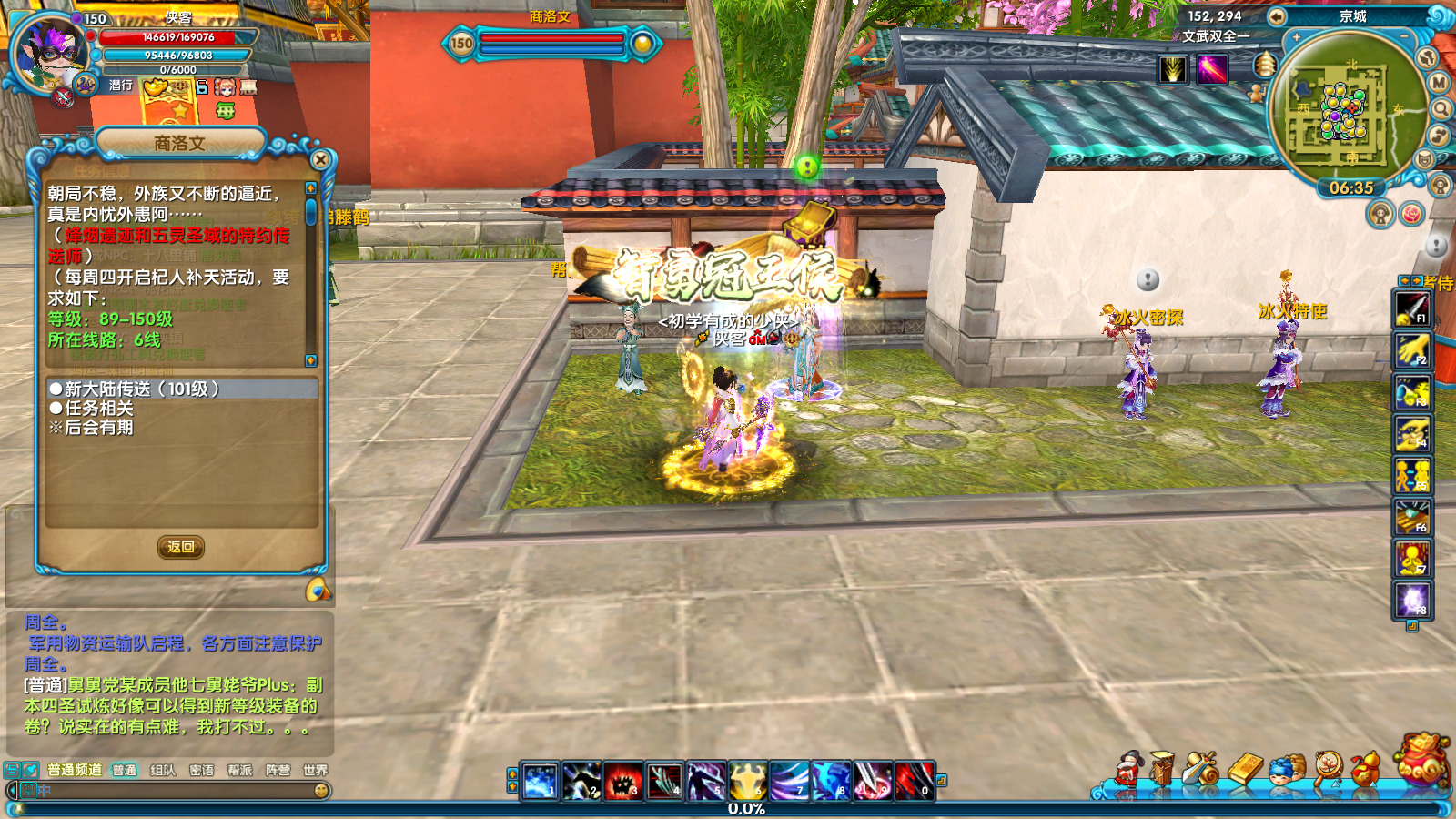The width and height of the screenshot is (1456, 819).
Task: Switch to the 世界 chat channel tab
Action: coord(315,770)
